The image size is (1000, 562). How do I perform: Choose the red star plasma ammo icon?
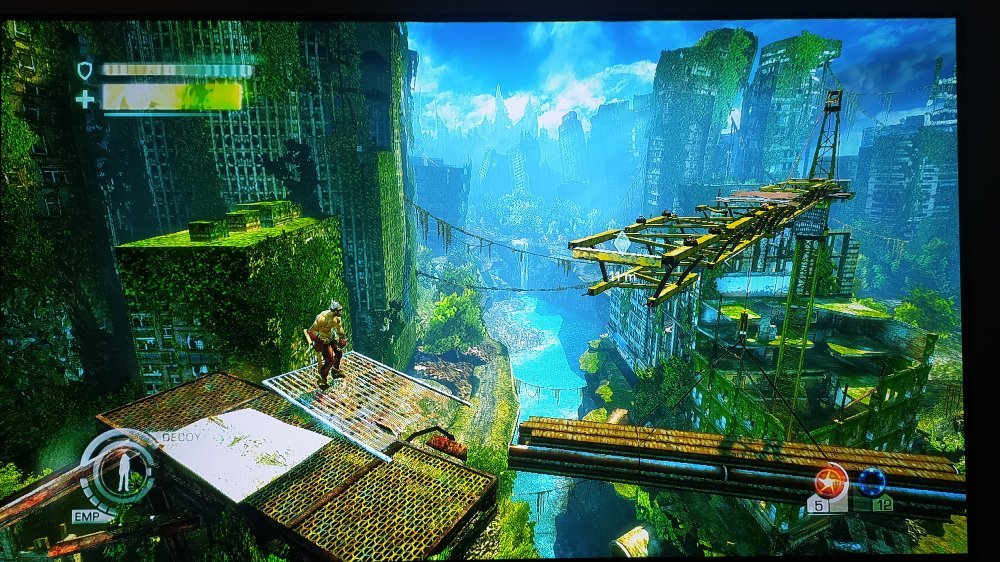[830, 481]
